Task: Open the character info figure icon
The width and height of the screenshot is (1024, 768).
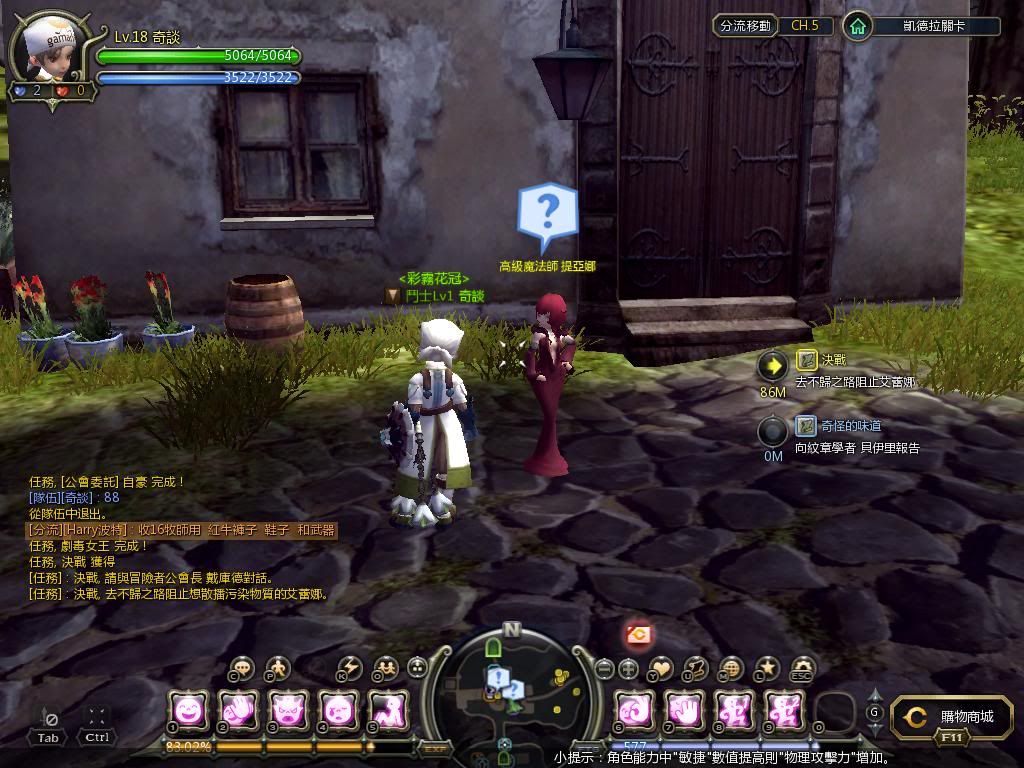Action: pos(277,668)
